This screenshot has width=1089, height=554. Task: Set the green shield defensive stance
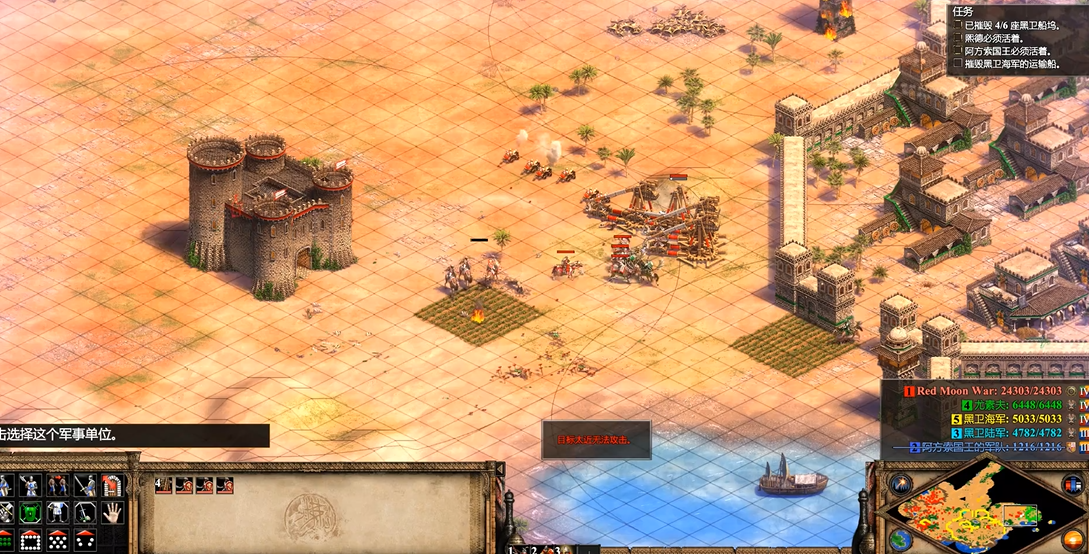pos(30,512)
